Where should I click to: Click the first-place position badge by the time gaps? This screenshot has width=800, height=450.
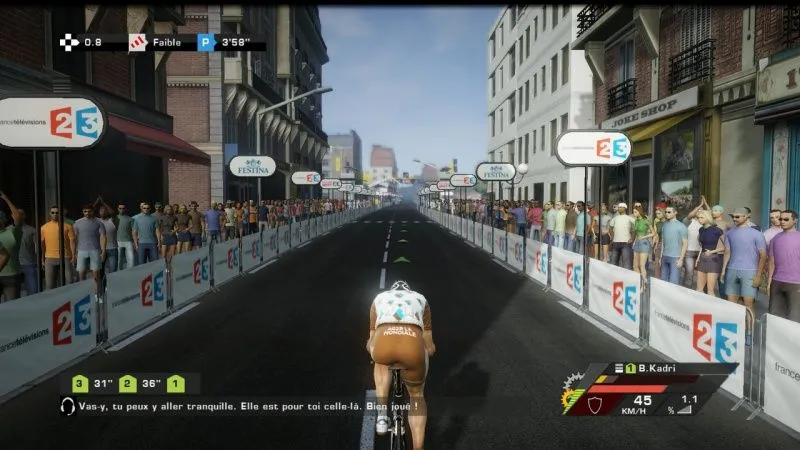[175, 383]
